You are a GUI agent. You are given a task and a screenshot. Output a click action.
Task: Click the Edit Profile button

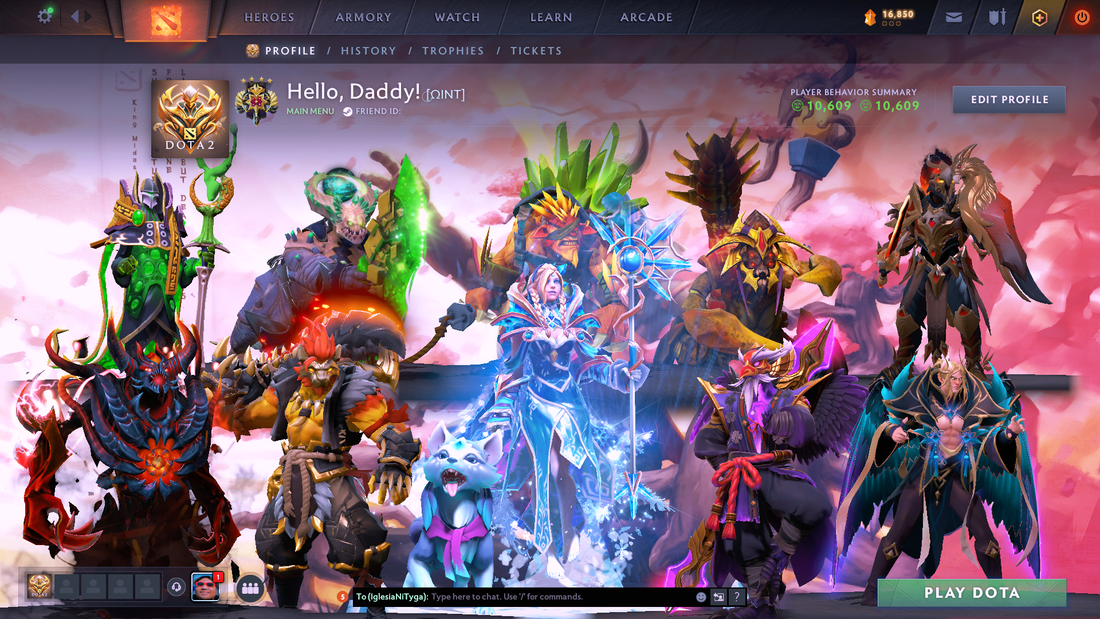[x=1009, y=99]
